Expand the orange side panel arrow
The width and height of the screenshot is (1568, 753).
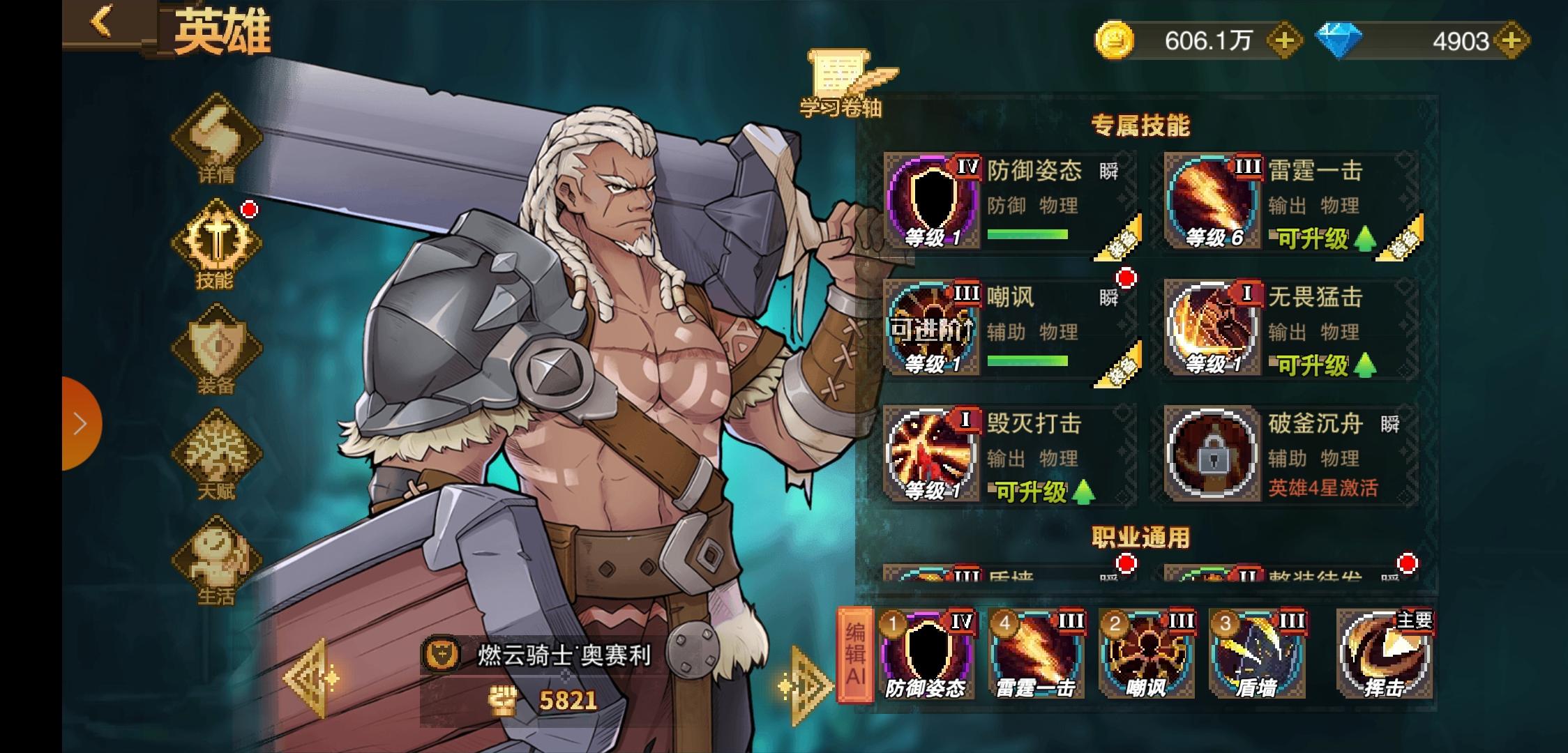pyautogui.click(x=81, y=423)
